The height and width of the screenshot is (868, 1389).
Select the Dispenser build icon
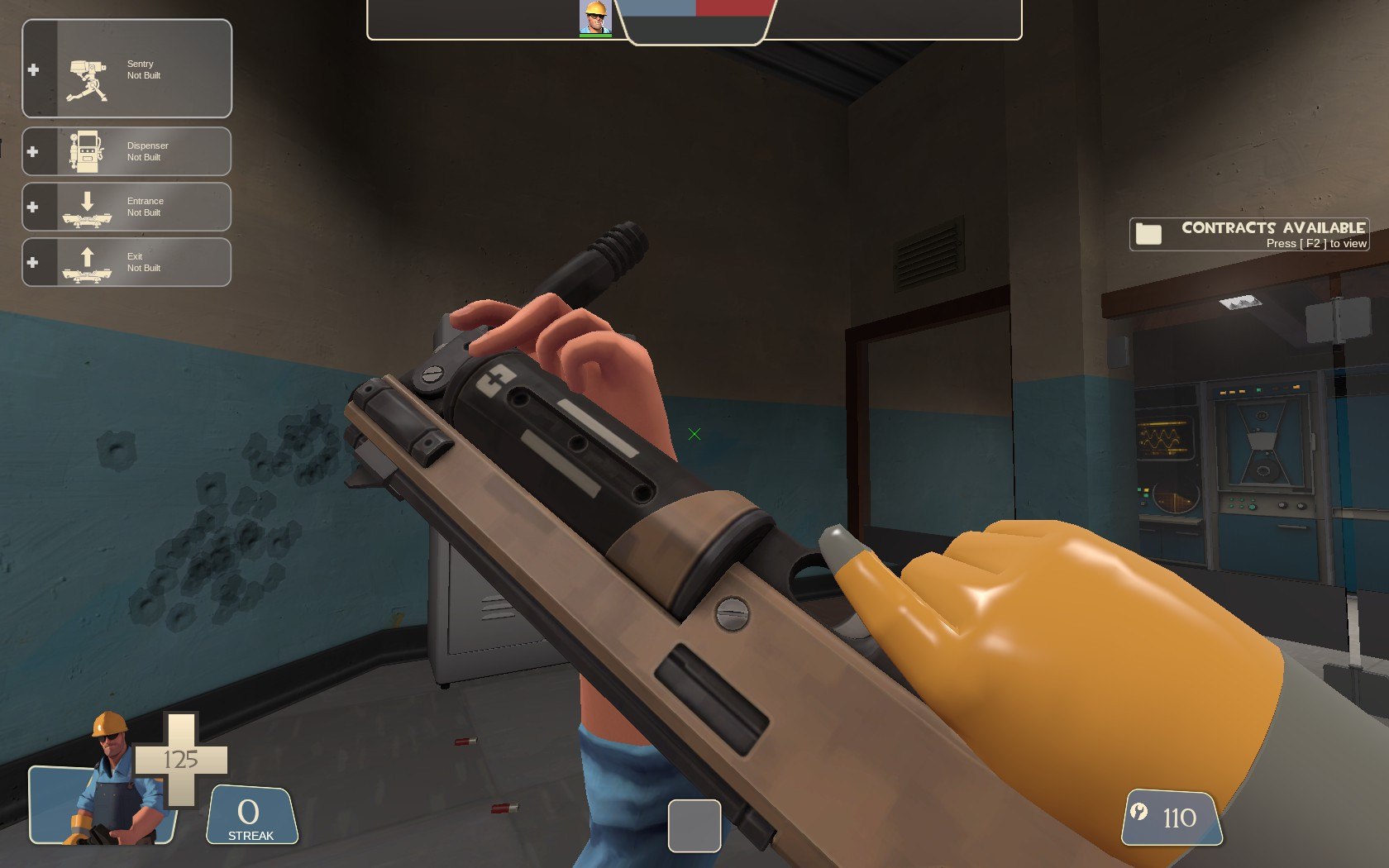tap(85, 150)
